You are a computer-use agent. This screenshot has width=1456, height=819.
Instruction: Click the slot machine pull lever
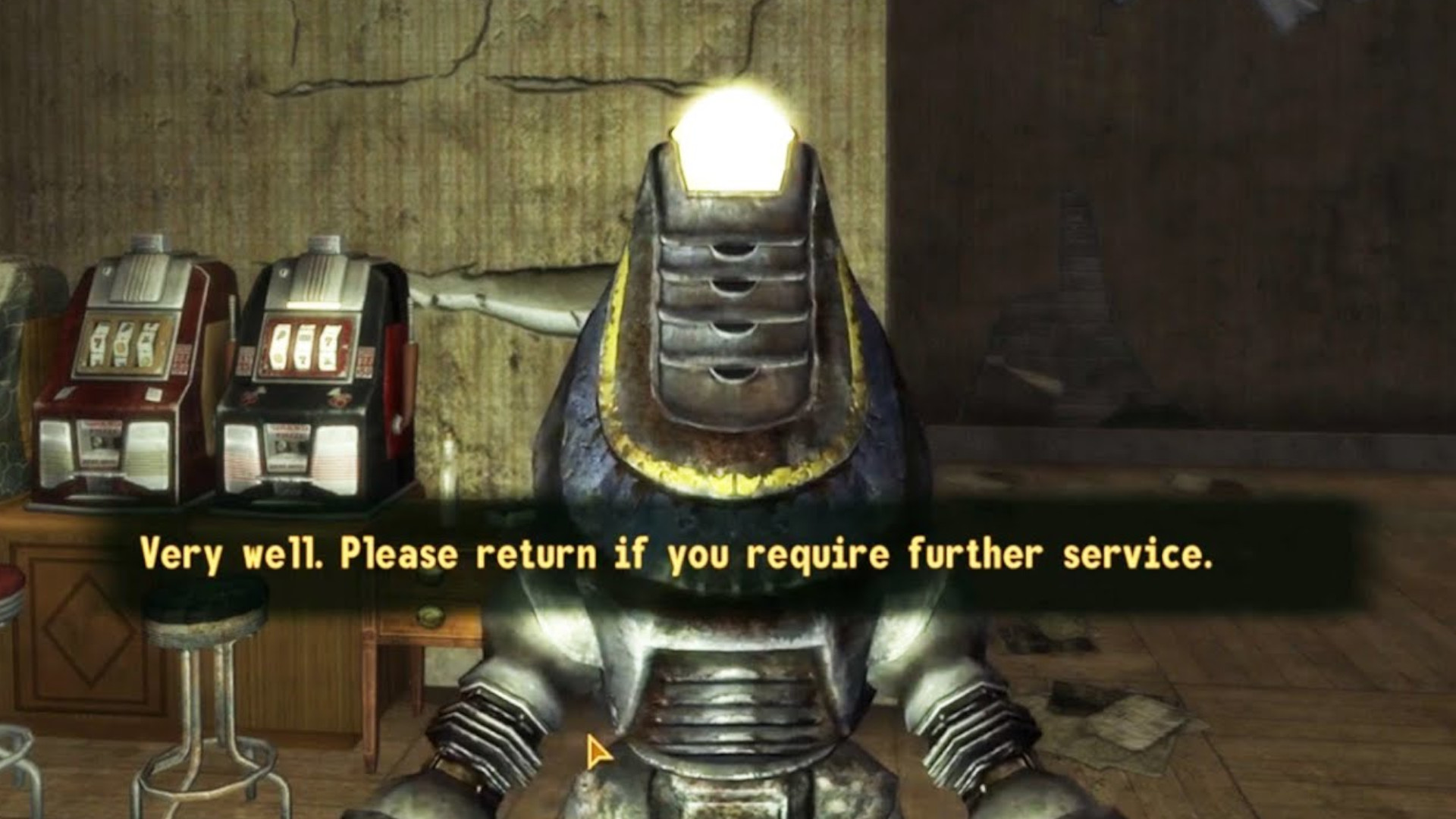coord(409,356)
